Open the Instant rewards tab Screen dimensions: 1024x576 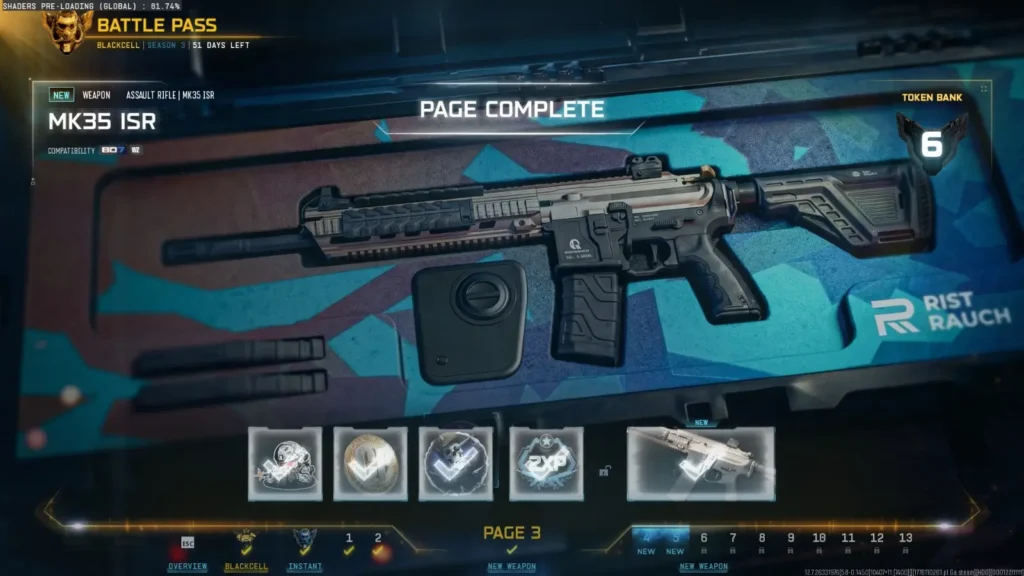[x=305, y=553]
